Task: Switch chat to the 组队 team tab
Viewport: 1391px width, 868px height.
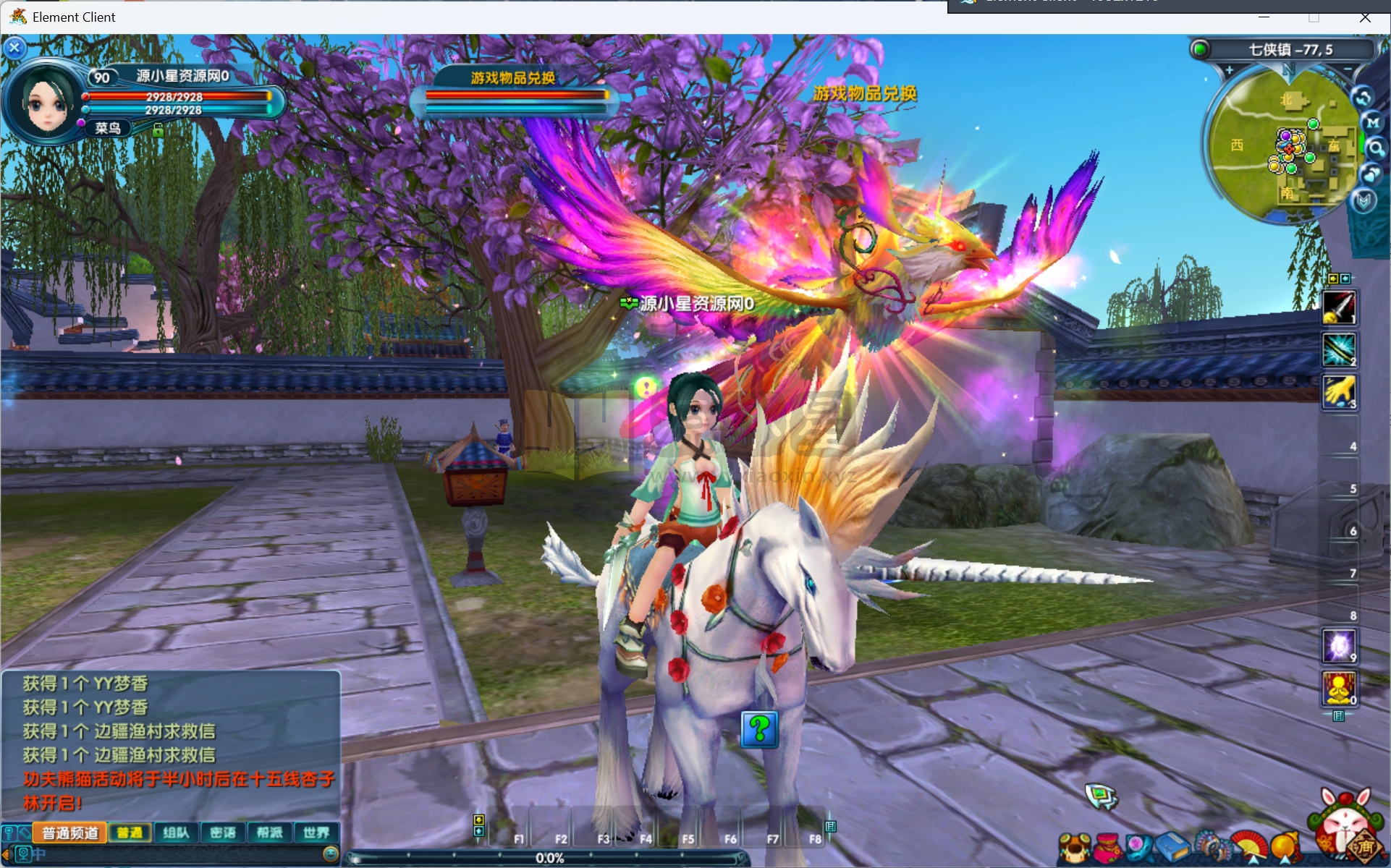Action: (x=176, y=833)
